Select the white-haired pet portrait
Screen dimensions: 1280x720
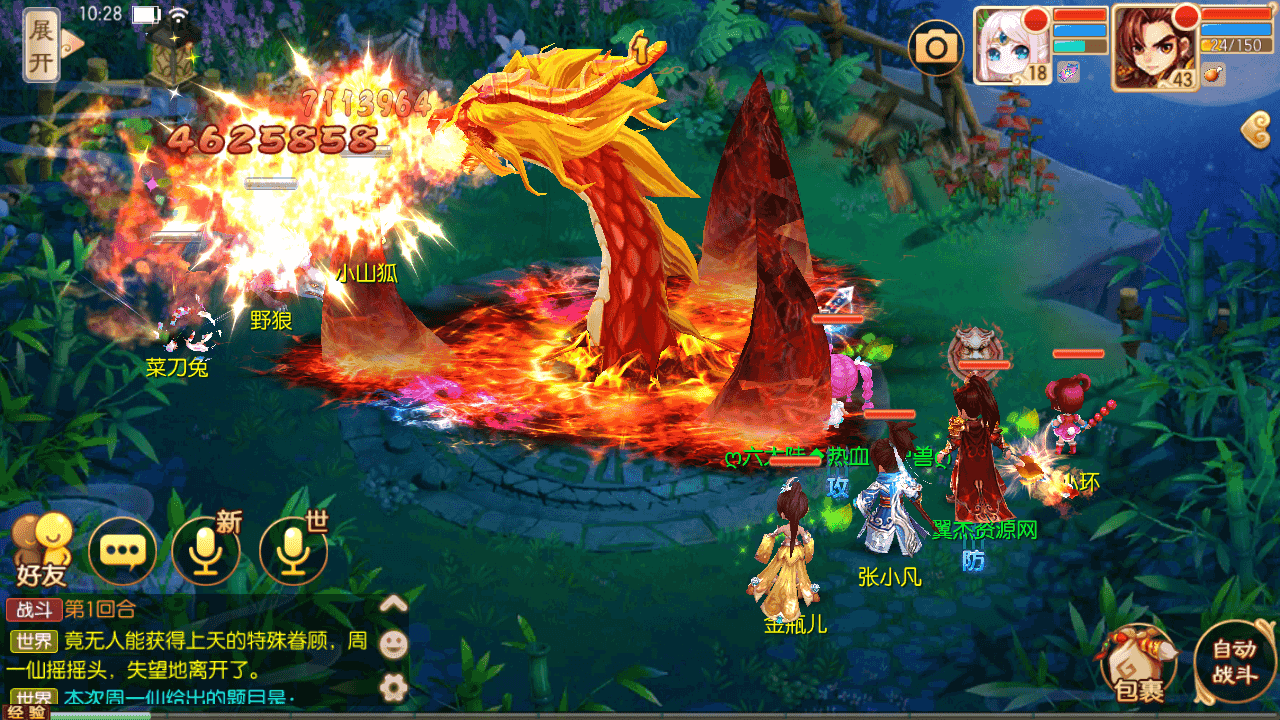click(x=1011, y=45)
